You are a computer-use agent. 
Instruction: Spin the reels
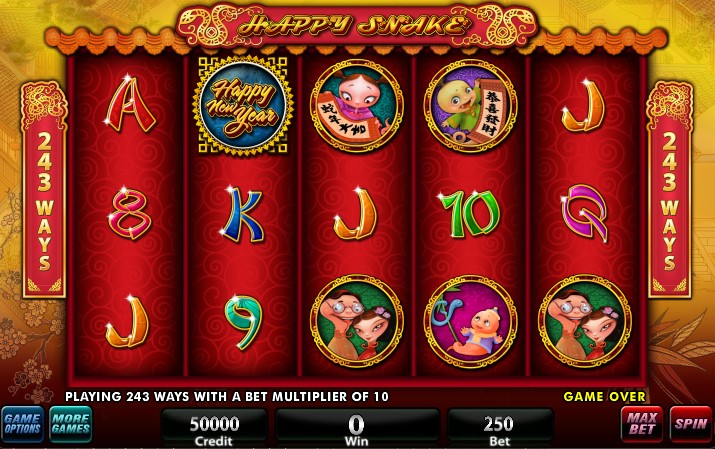690,425
